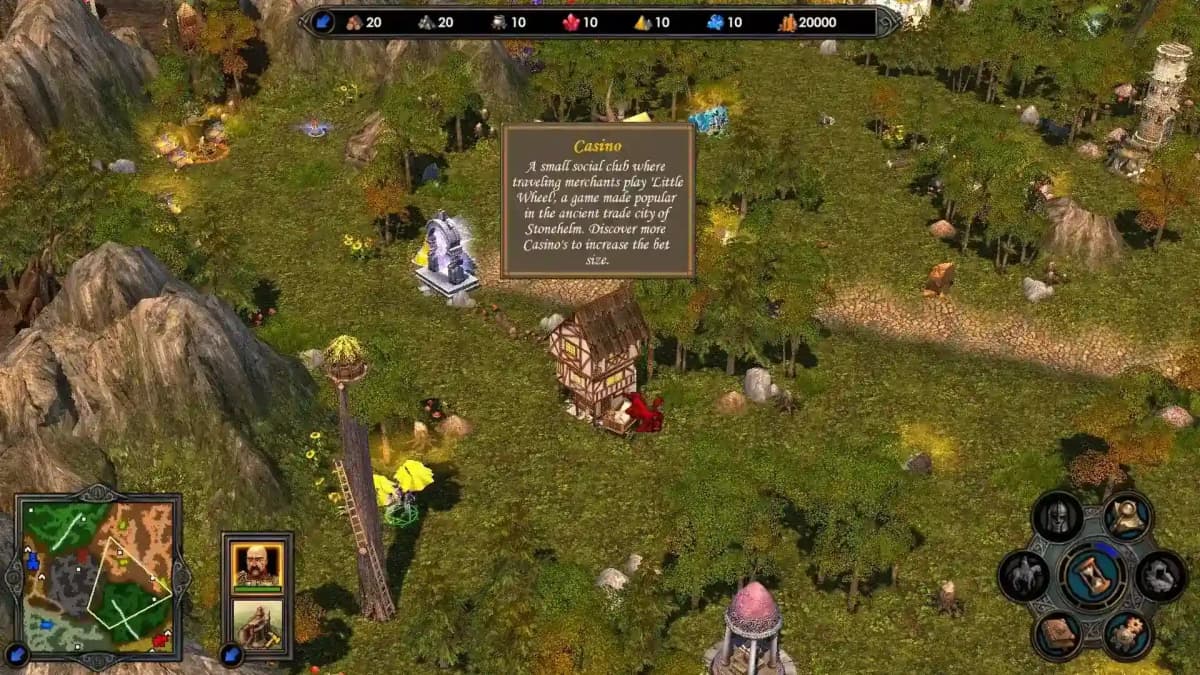
Task: Collapse the resource bar with blue arrow
Action: pyautogui.click(x=323, y=22)
